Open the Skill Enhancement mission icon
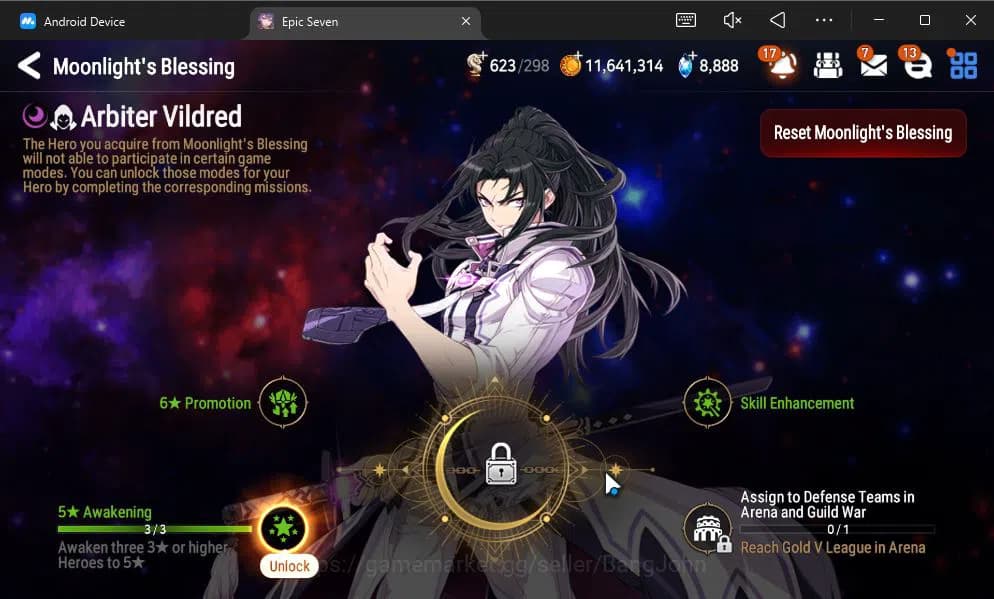The width and height of the screenshot is (994, 599). pyautogui.click(x=707, y=403)
